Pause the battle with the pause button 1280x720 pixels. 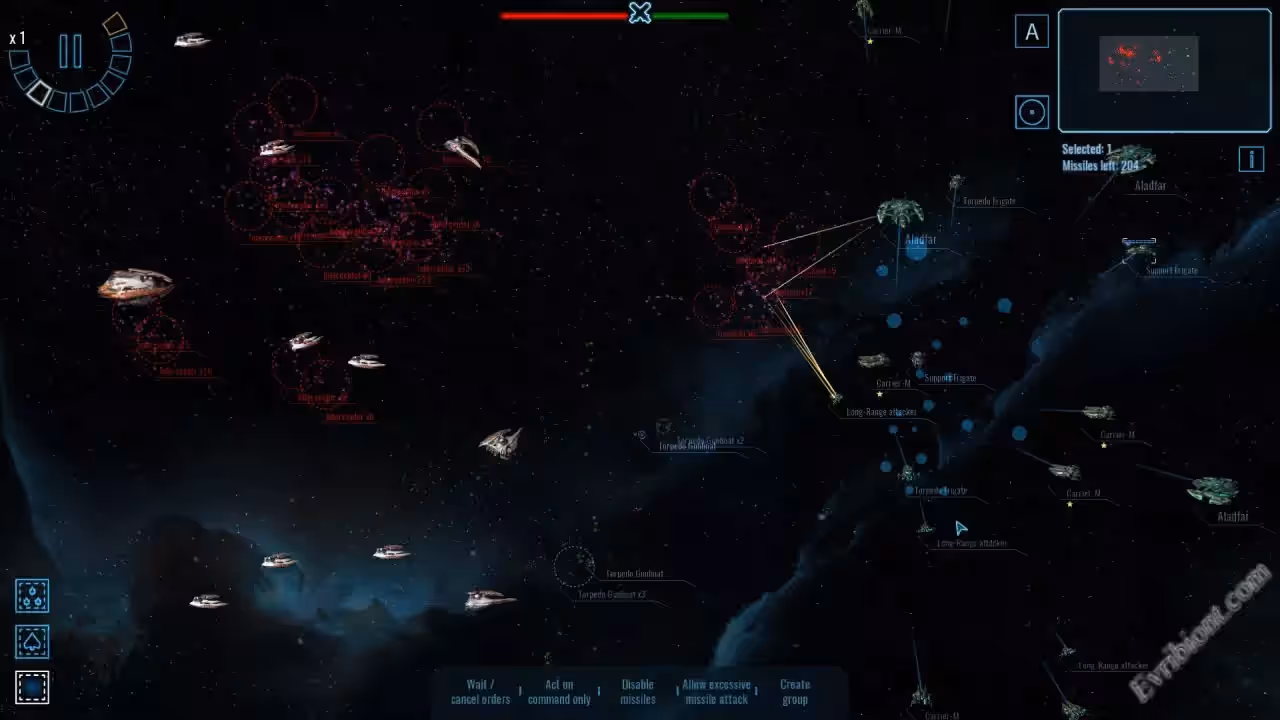pyautogui.click(x=70, y=51)
